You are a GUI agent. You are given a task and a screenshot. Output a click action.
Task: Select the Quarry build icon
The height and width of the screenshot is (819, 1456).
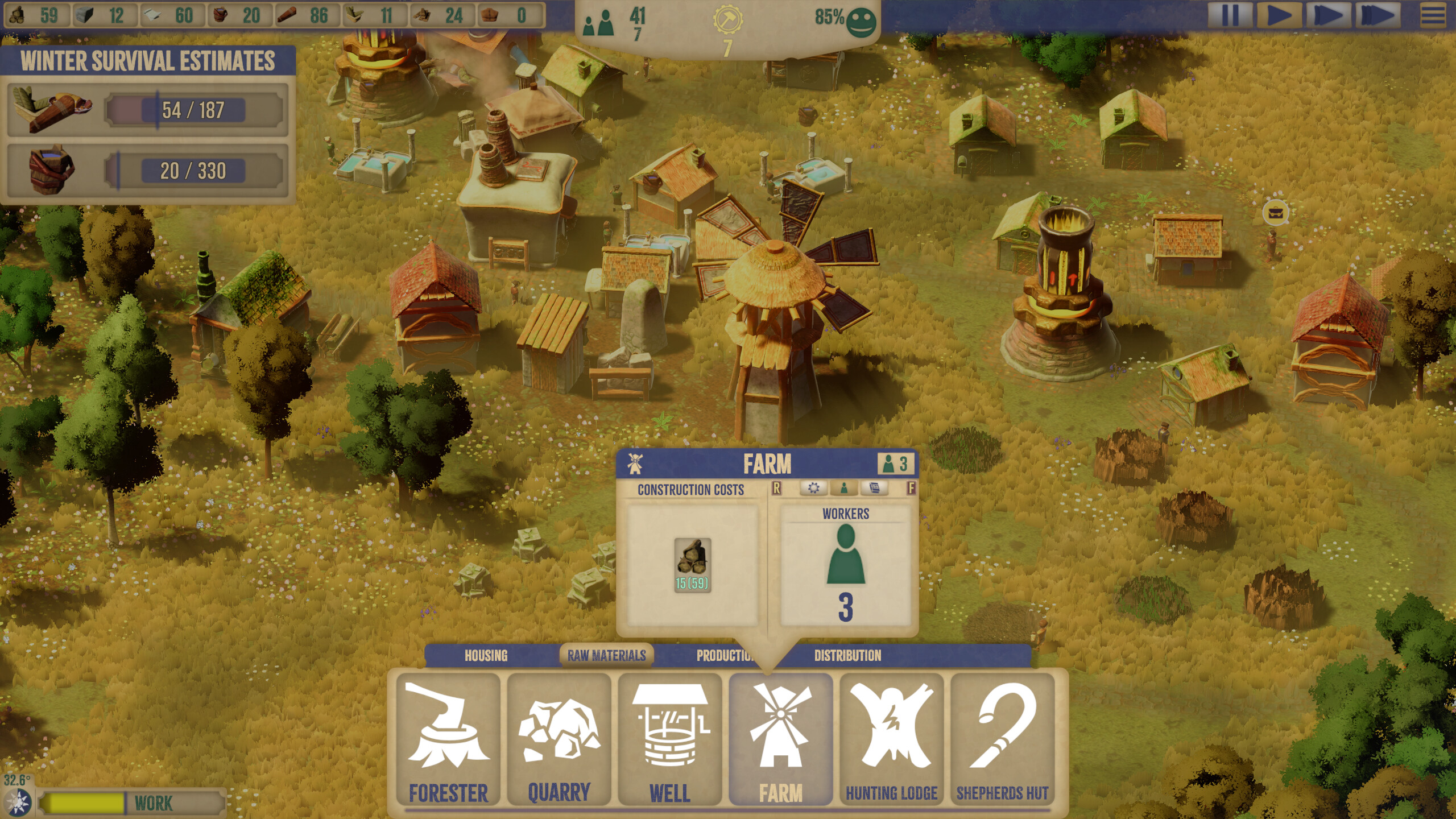[x=560, y=734]
